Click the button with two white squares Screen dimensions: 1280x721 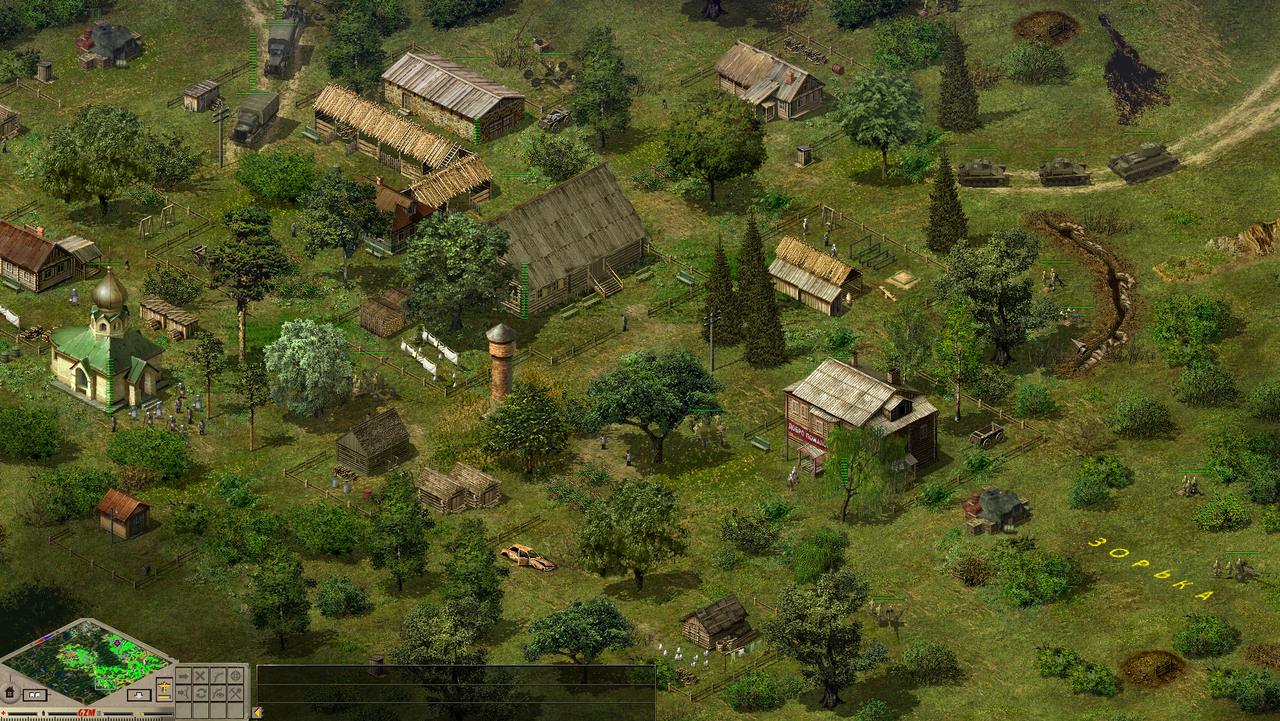(x=35, y=694)
